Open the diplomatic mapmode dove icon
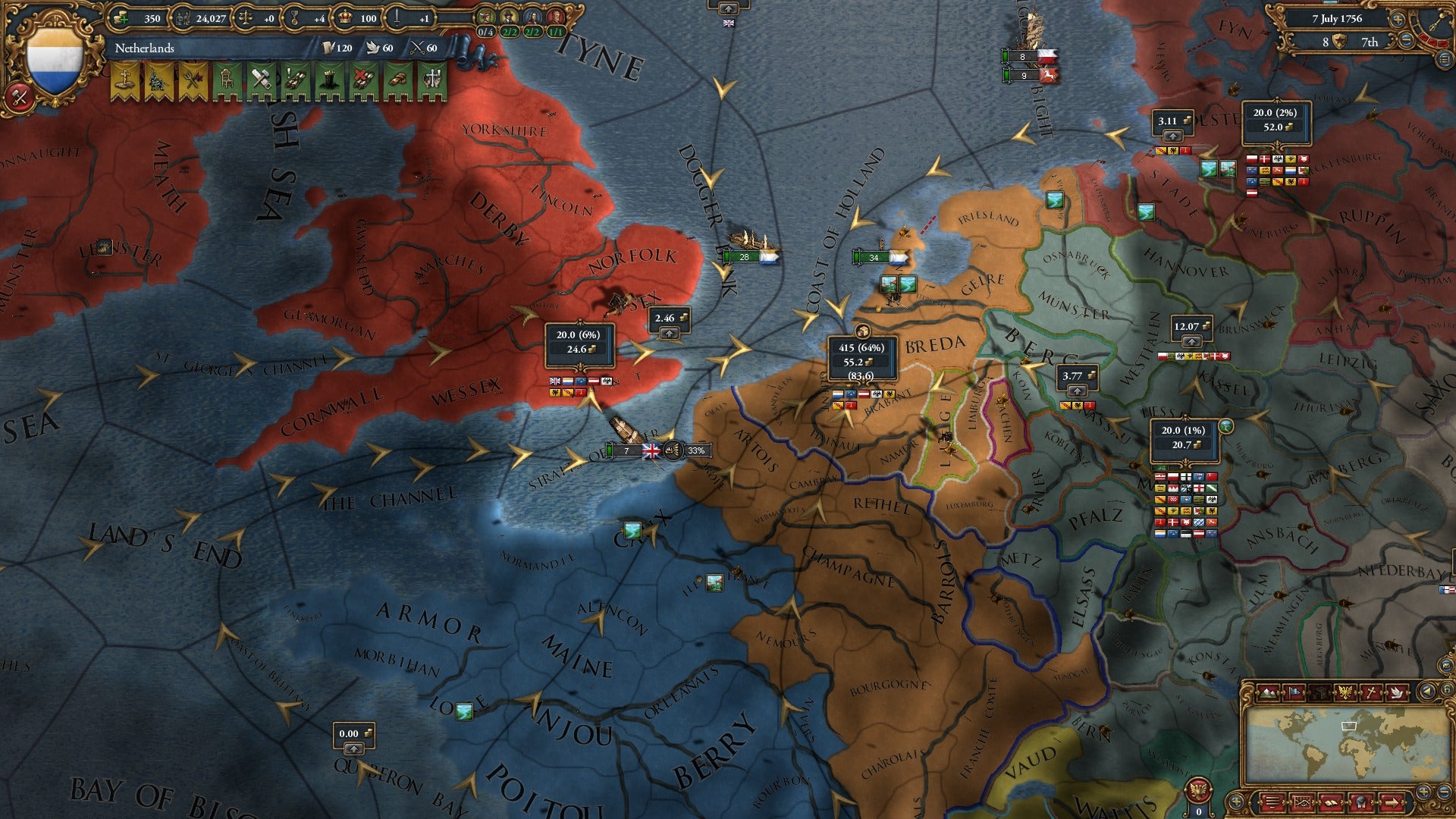Viewport: 1456px width, 819px height. (1398, 692)
